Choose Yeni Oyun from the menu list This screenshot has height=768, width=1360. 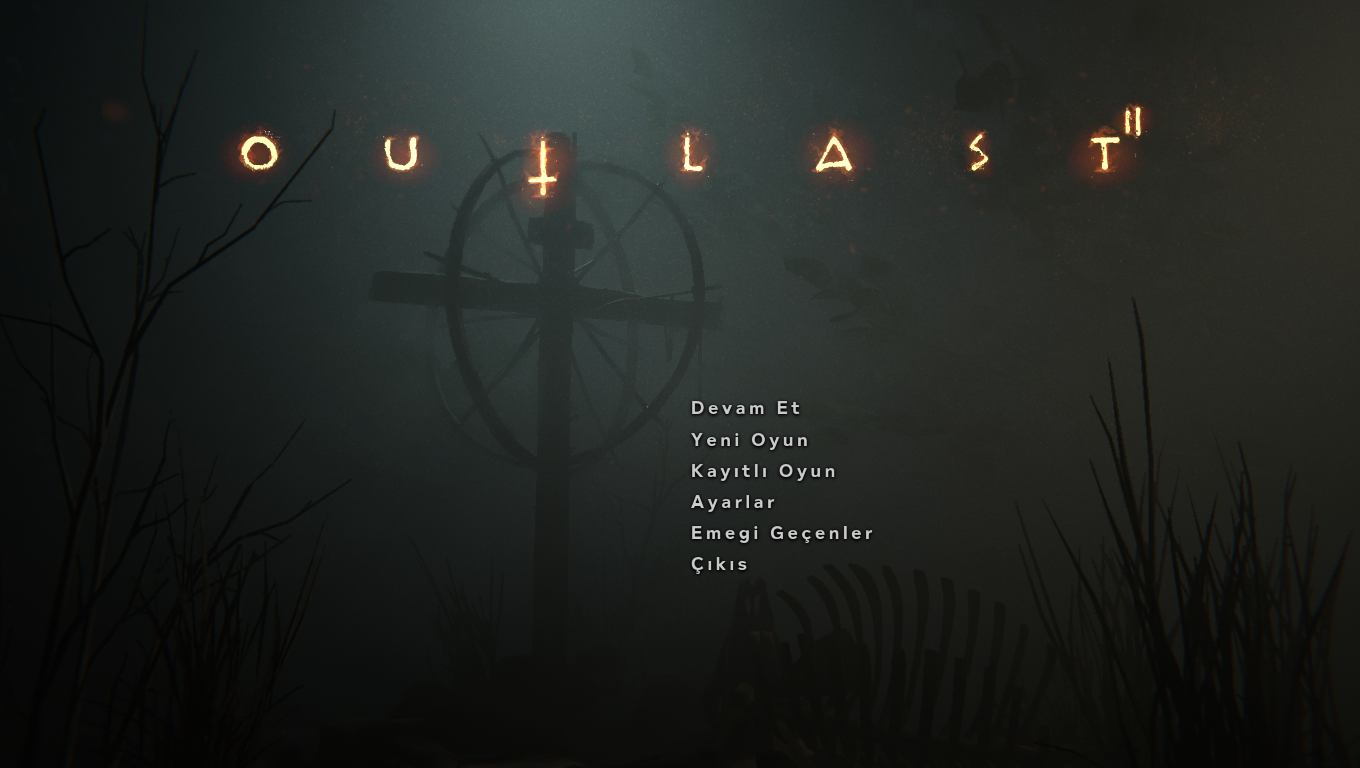click(x=749, y=440)
